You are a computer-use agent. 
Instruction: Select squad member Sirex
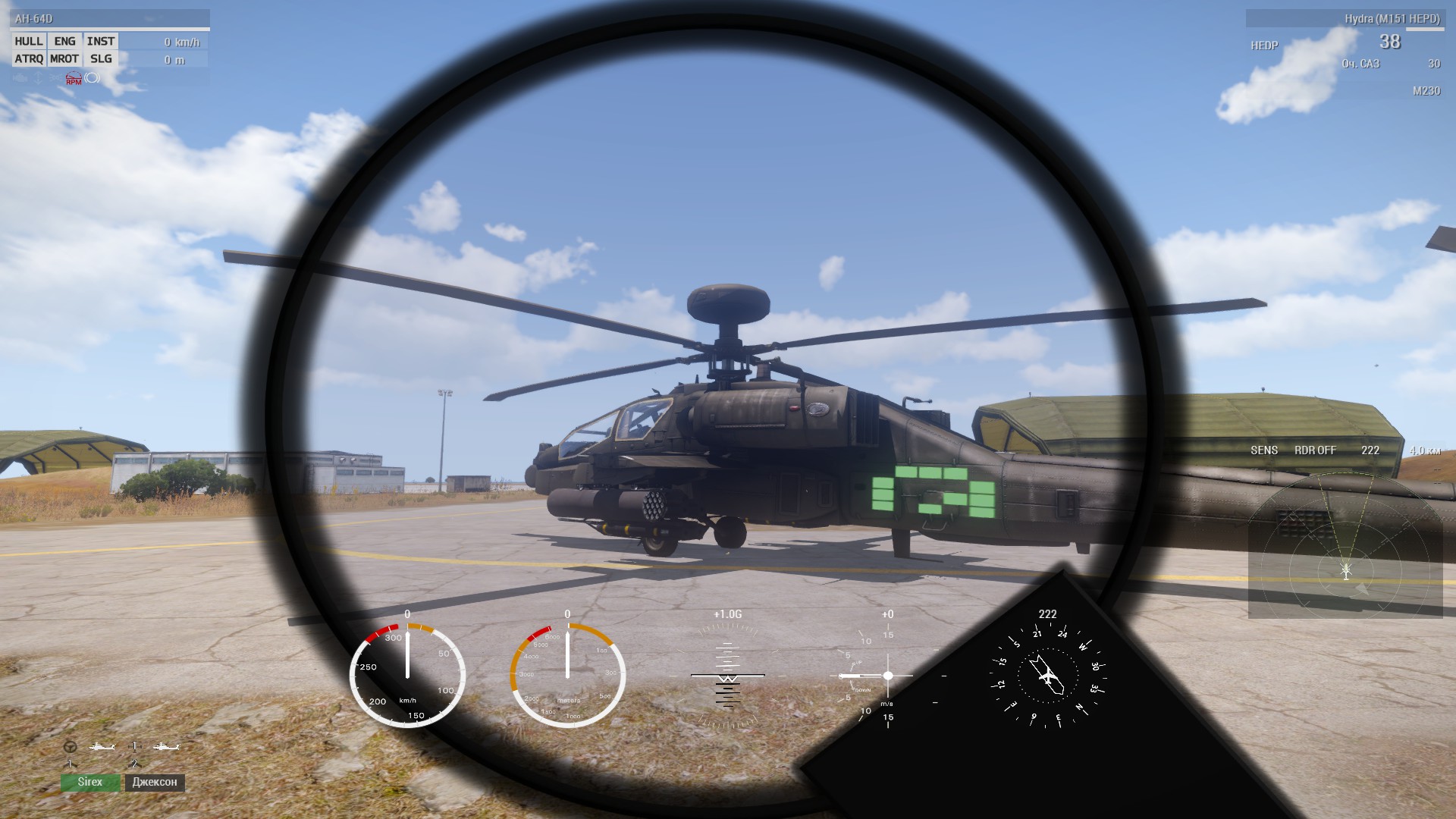(90, 782)
